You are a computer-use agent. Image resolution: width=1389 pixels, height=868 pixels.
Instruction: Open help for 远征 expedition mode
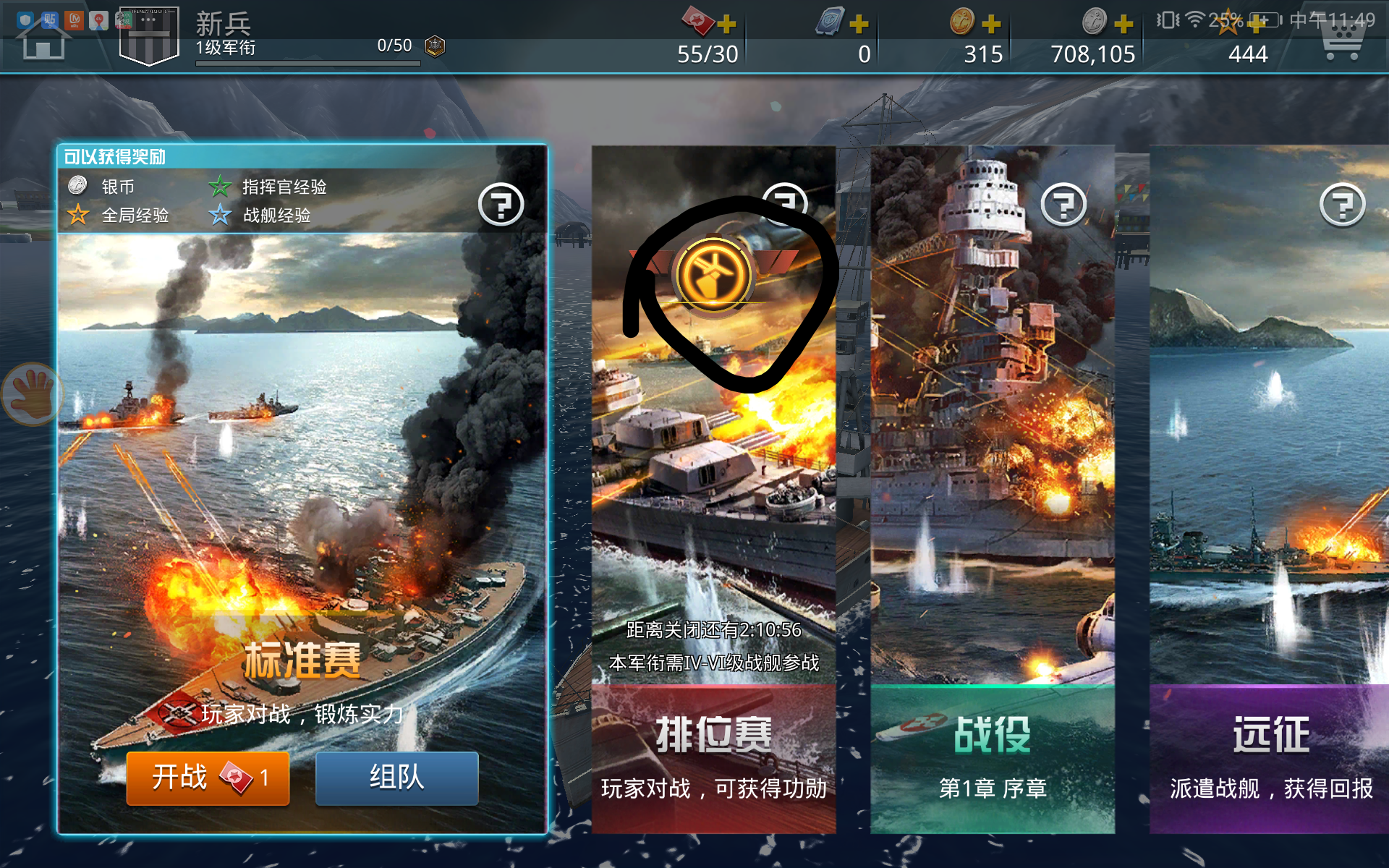[x=1342, y=205]
